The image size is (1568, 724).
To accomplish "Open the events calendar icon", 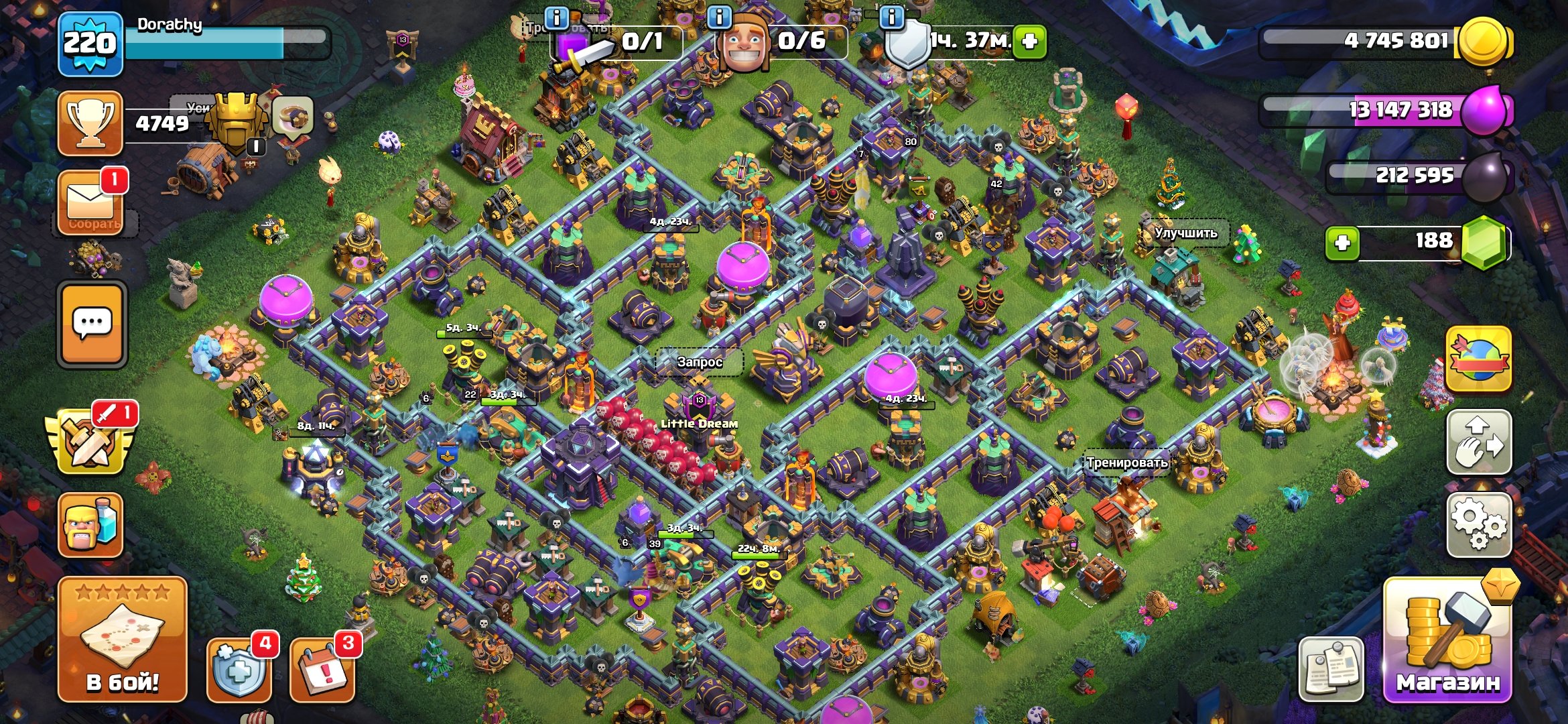I will (x=322, y=668).
